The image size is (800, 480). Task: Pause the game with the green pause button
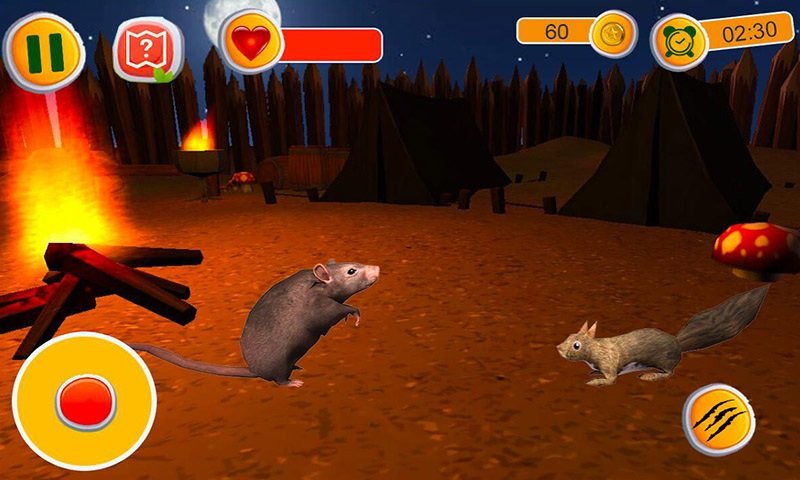click(x=43, y=52)
